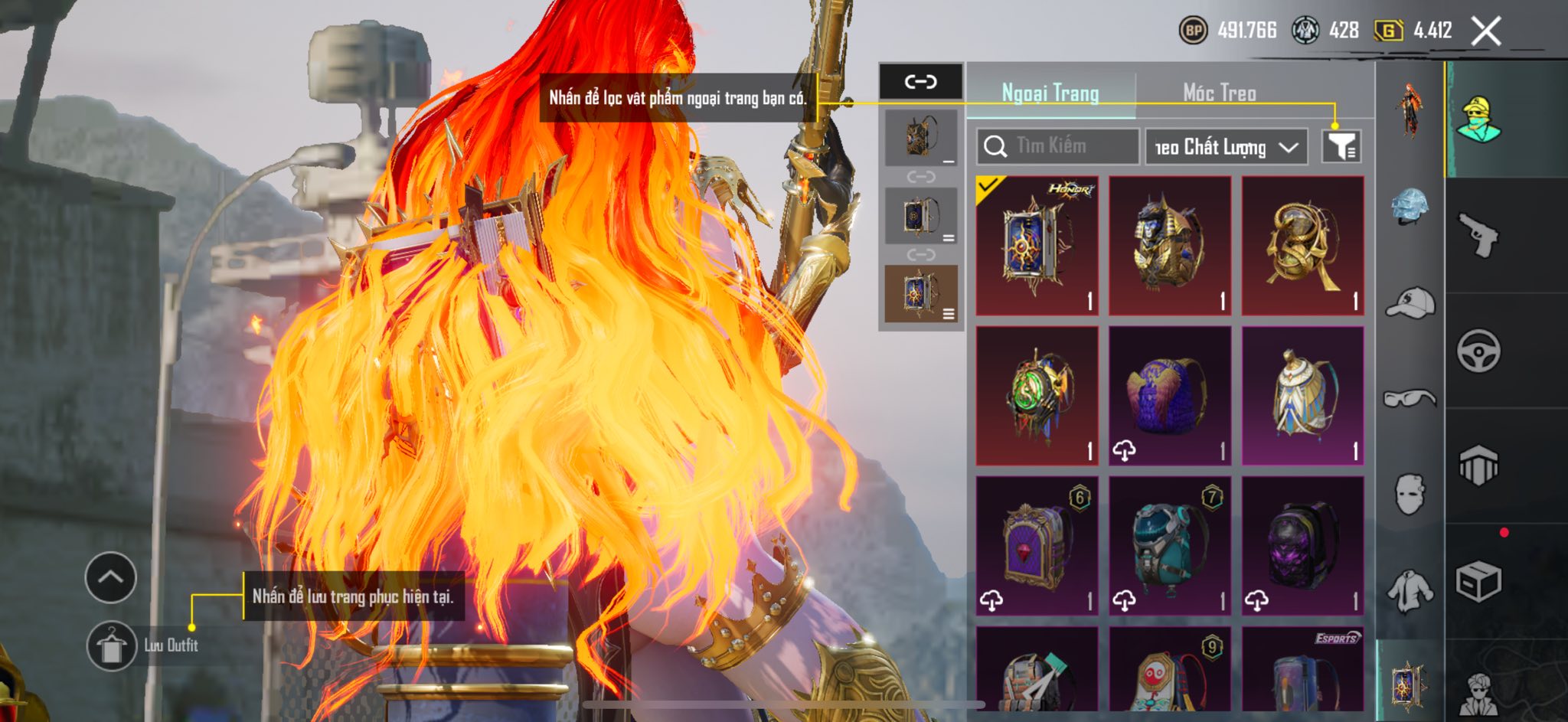
Task: Click the Tìm Kiếm search field
Action: tap(1058, 146)
